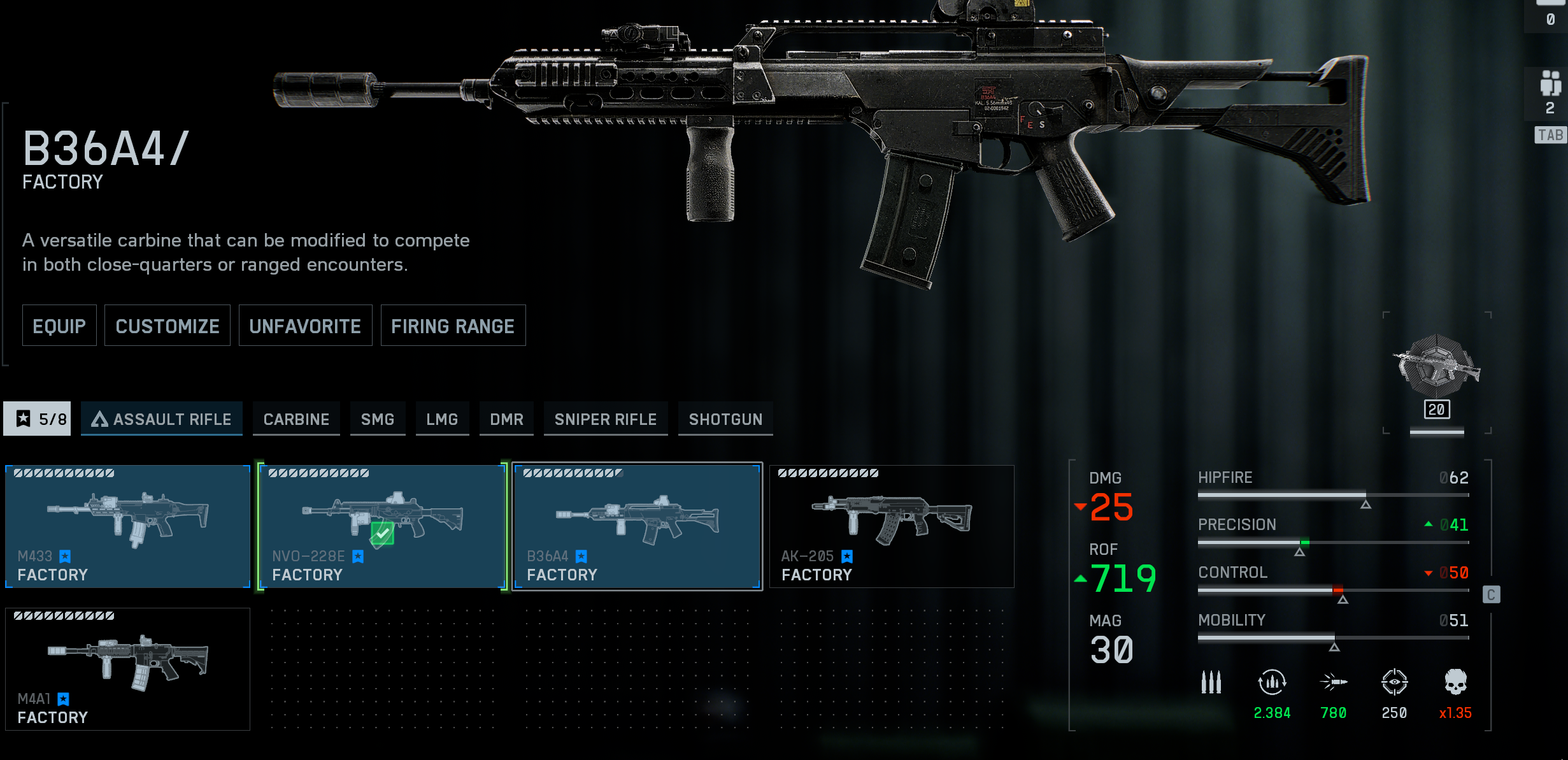Equip the B36A4 rifle

tap(59, 326)
